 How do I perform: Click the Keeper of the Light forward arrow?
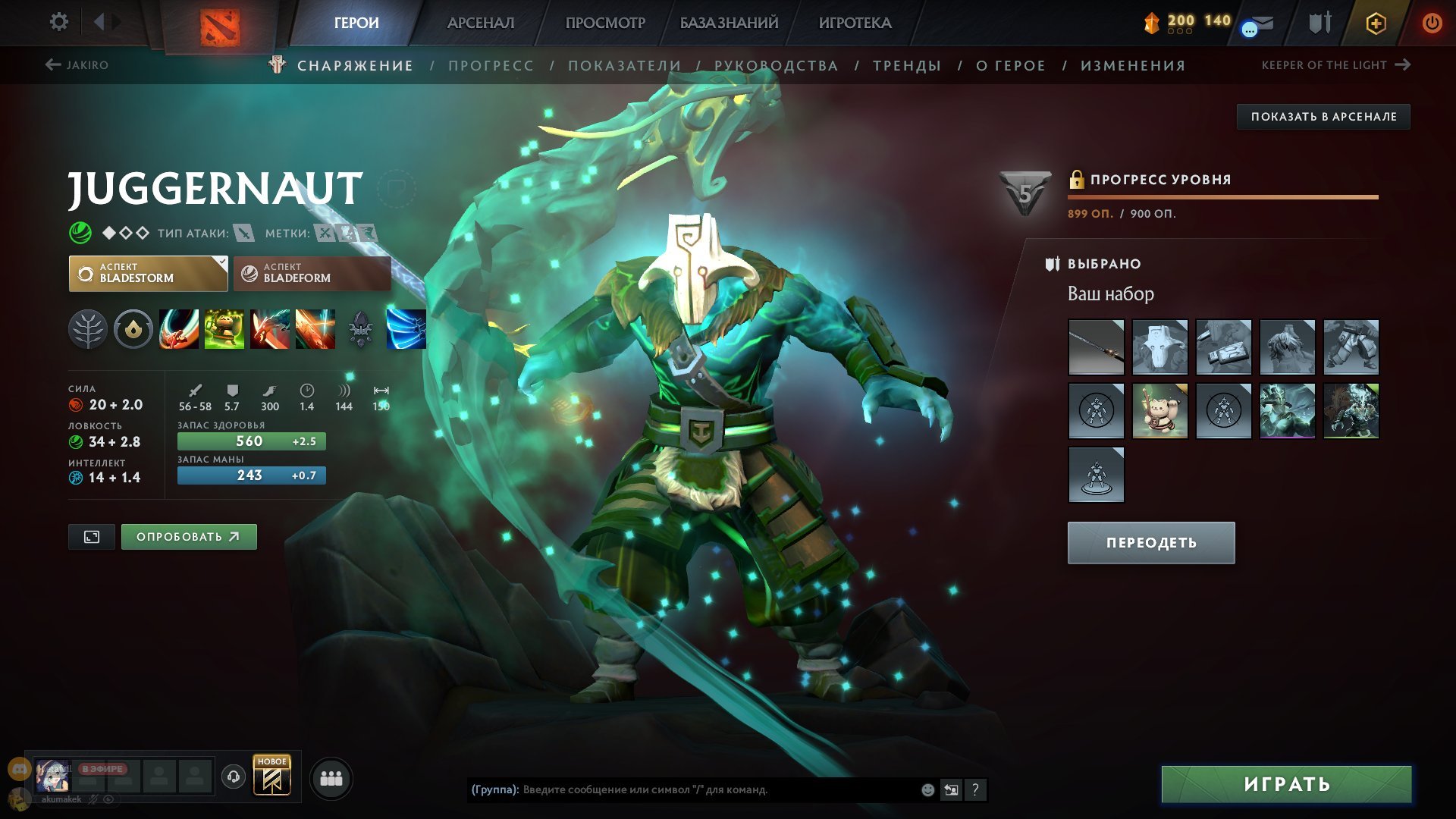[1402, 65]
